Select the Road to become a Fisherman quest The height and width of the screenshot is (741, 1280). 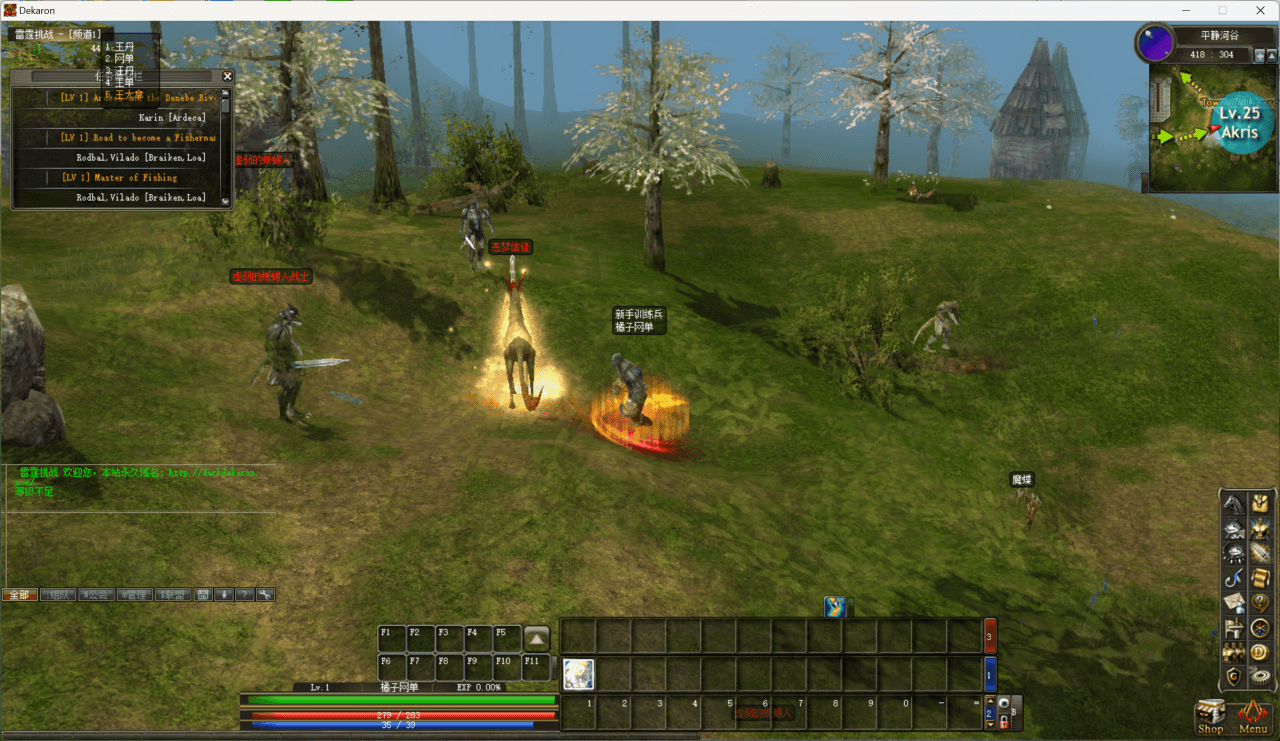pyautogui.click(x=138, y=138)
